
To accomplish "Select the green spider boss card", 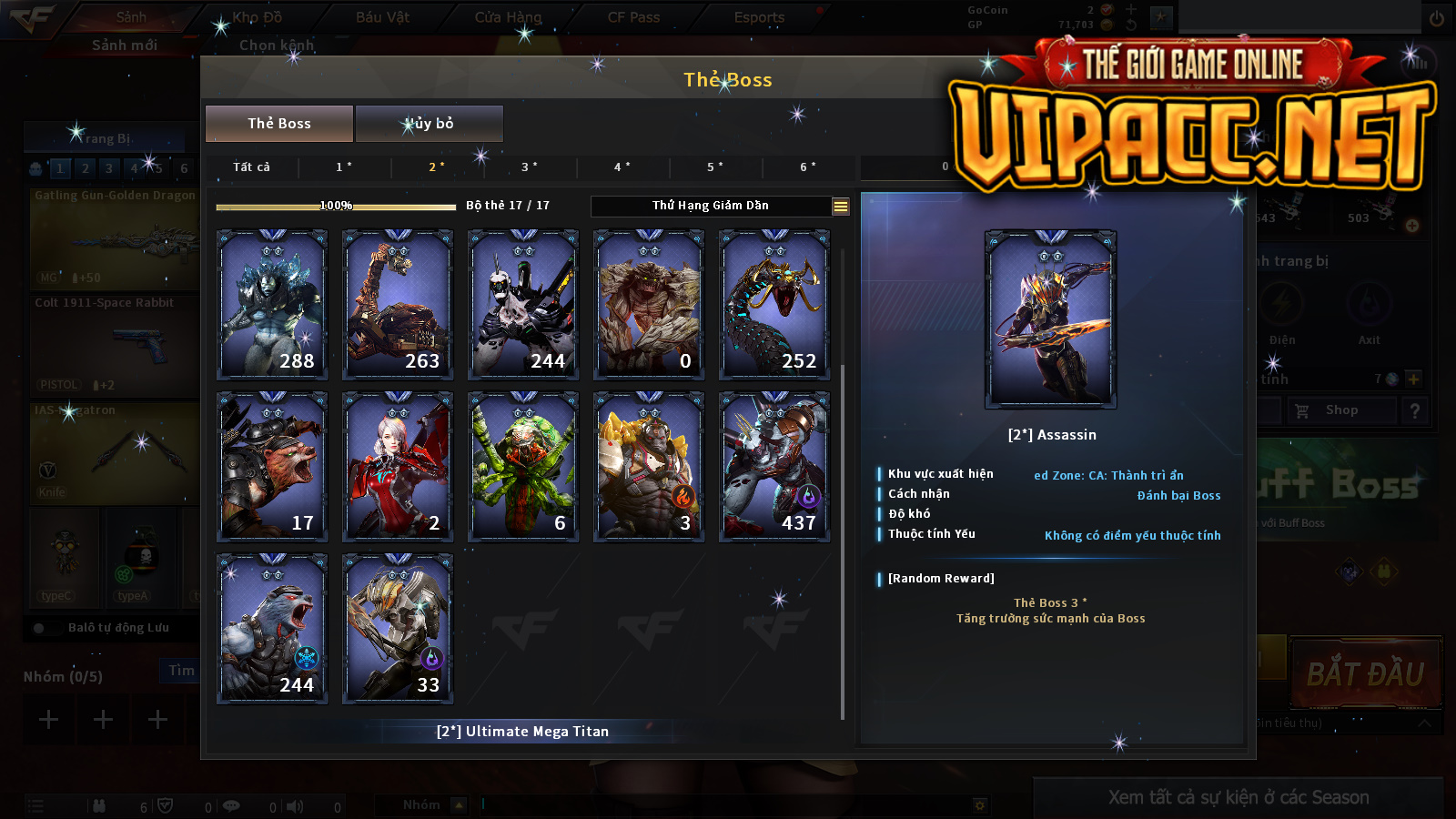I will pyautogui.click(x=523, y=466).
